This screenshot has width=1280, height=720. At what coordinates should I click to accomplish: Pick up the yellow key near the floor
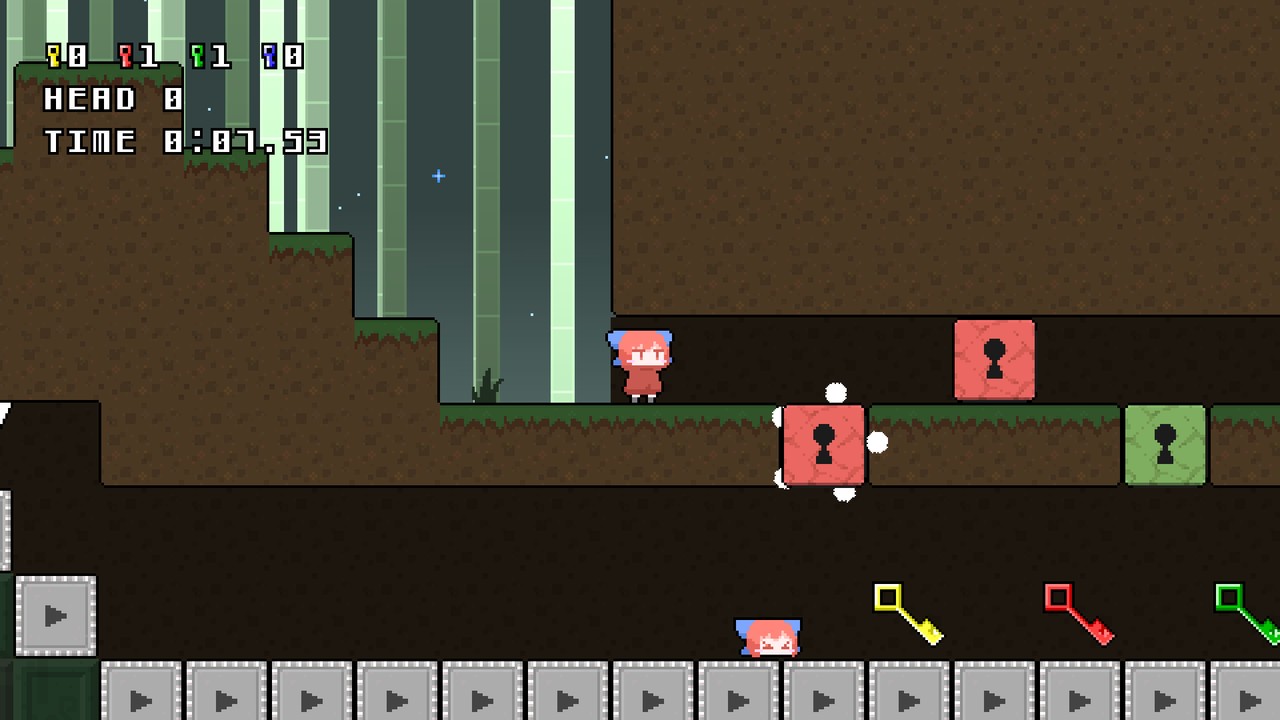point(908,614)
